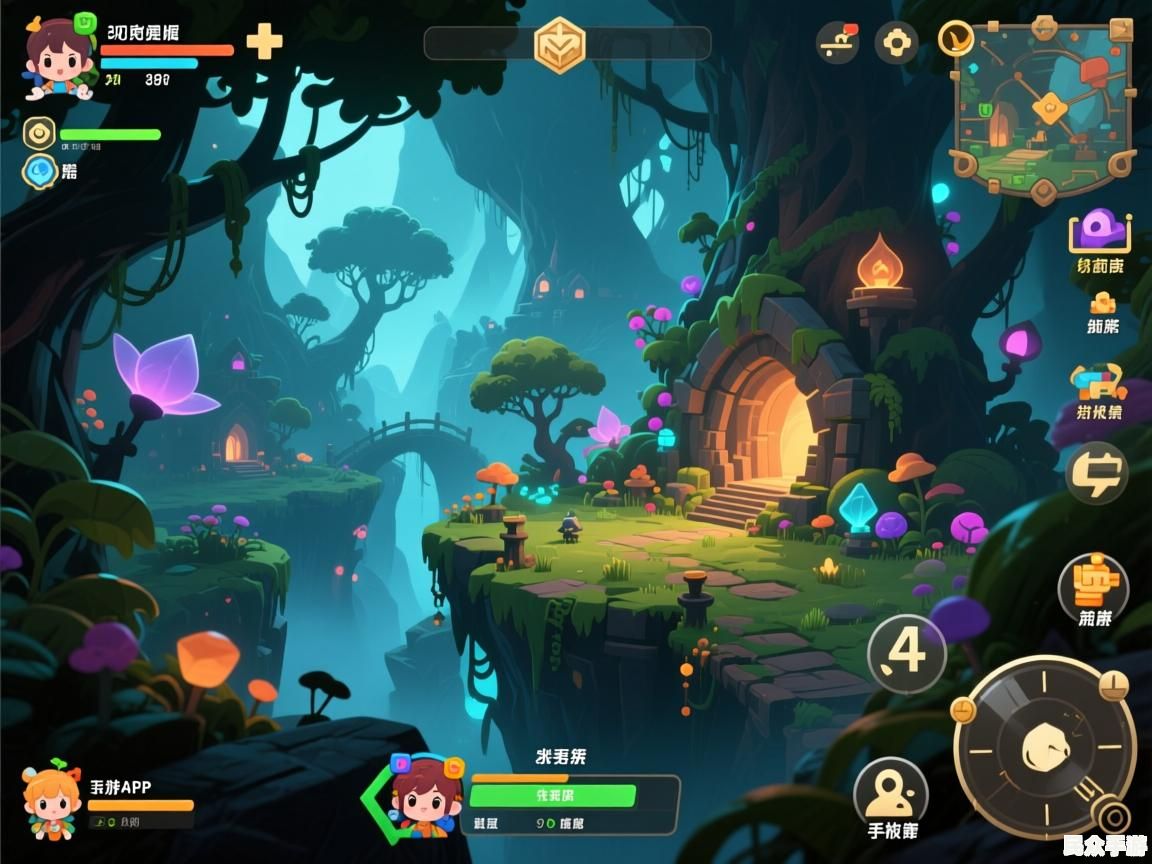Select the gold coin icon
Image resolution: width=1152 pixels, height=864 pixels.
pyautogui.click(x=39, y=133)
